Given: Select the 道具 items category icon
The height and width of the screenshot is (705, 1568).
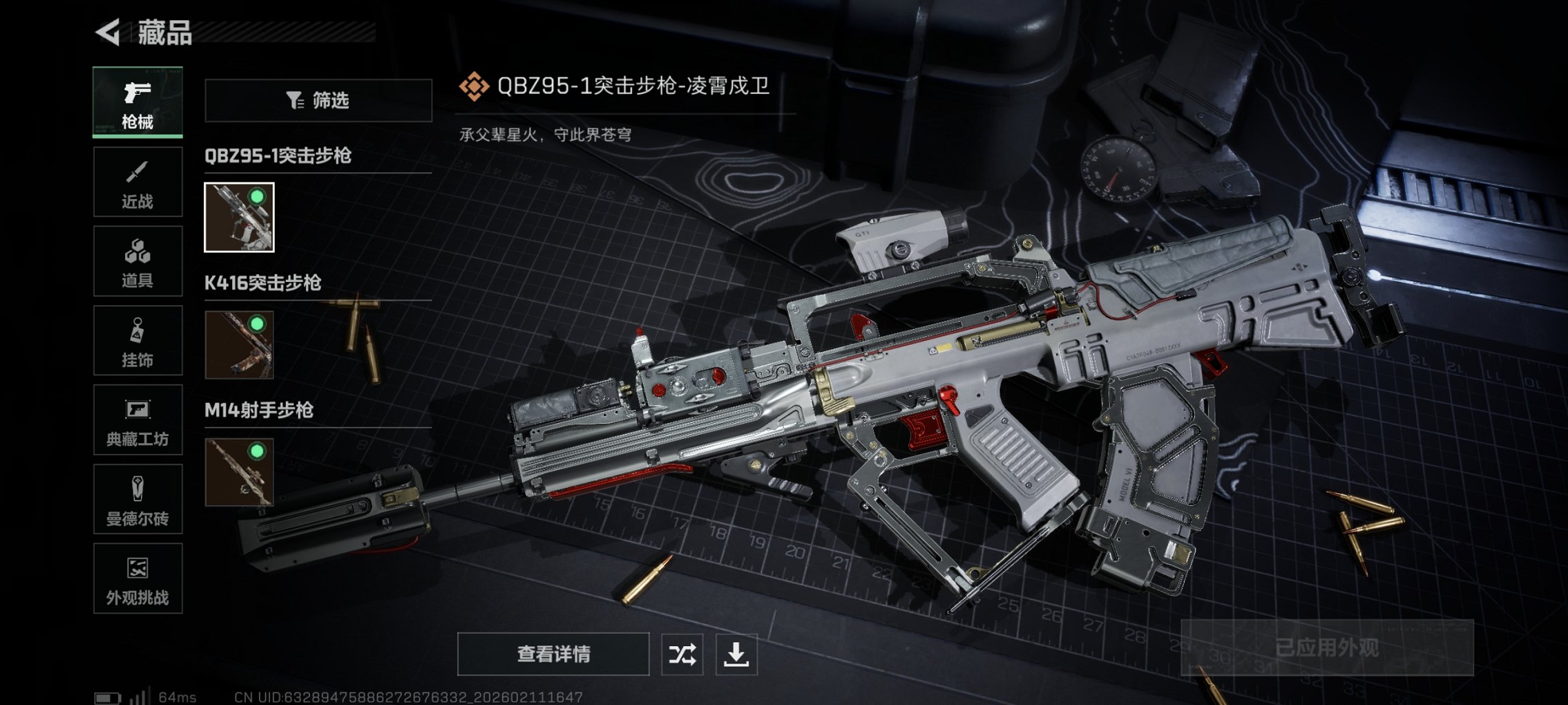Looking at the screenshot, I should click(x=136, y=261).
